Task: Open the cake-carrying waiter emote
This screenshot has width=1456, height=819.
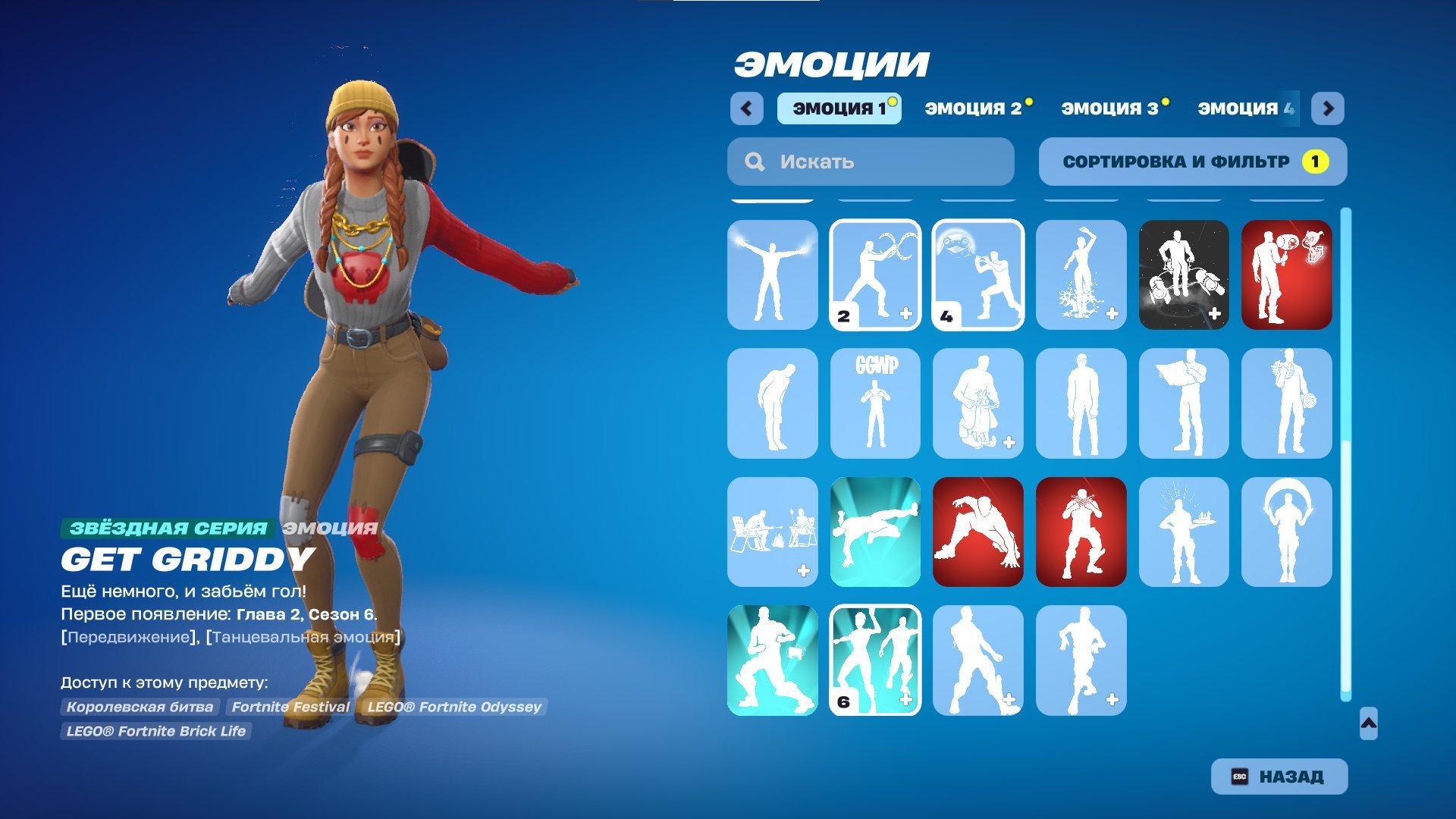Action: pyautogui.click(x=1185, y=531)
